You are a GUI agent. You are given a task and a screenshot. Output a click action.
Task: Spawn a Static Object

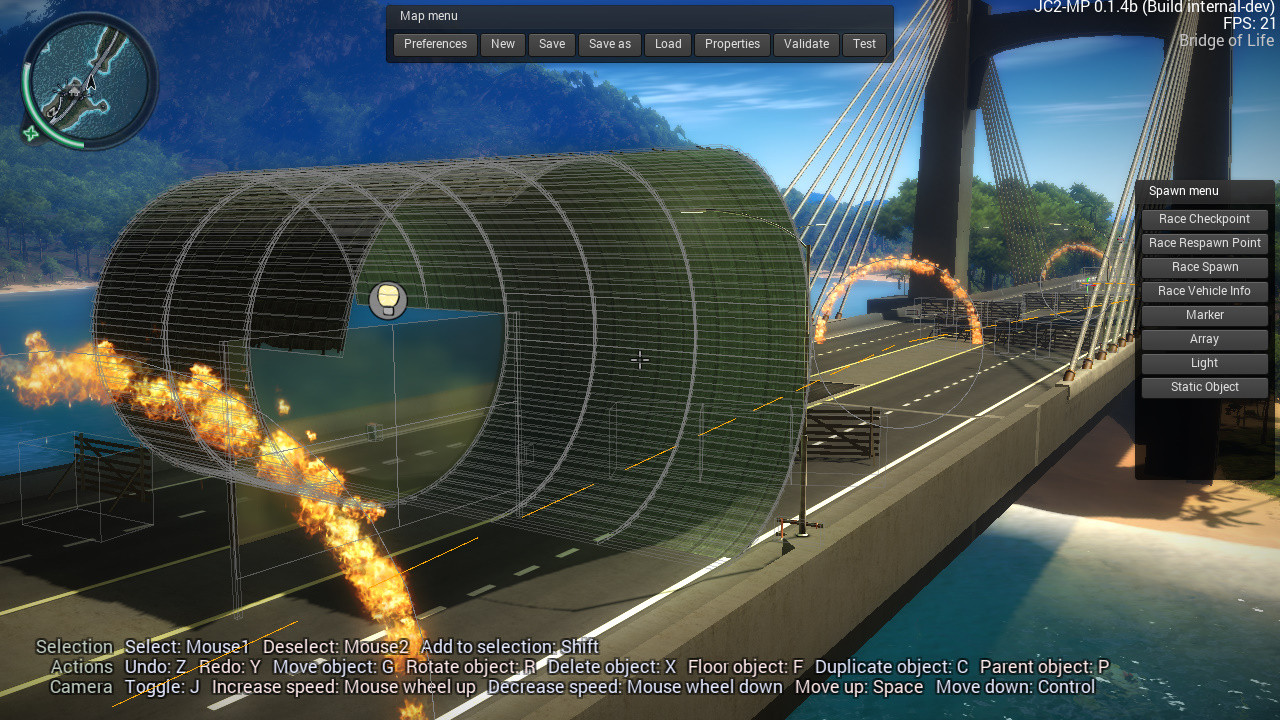click(x=1204, y=387)
